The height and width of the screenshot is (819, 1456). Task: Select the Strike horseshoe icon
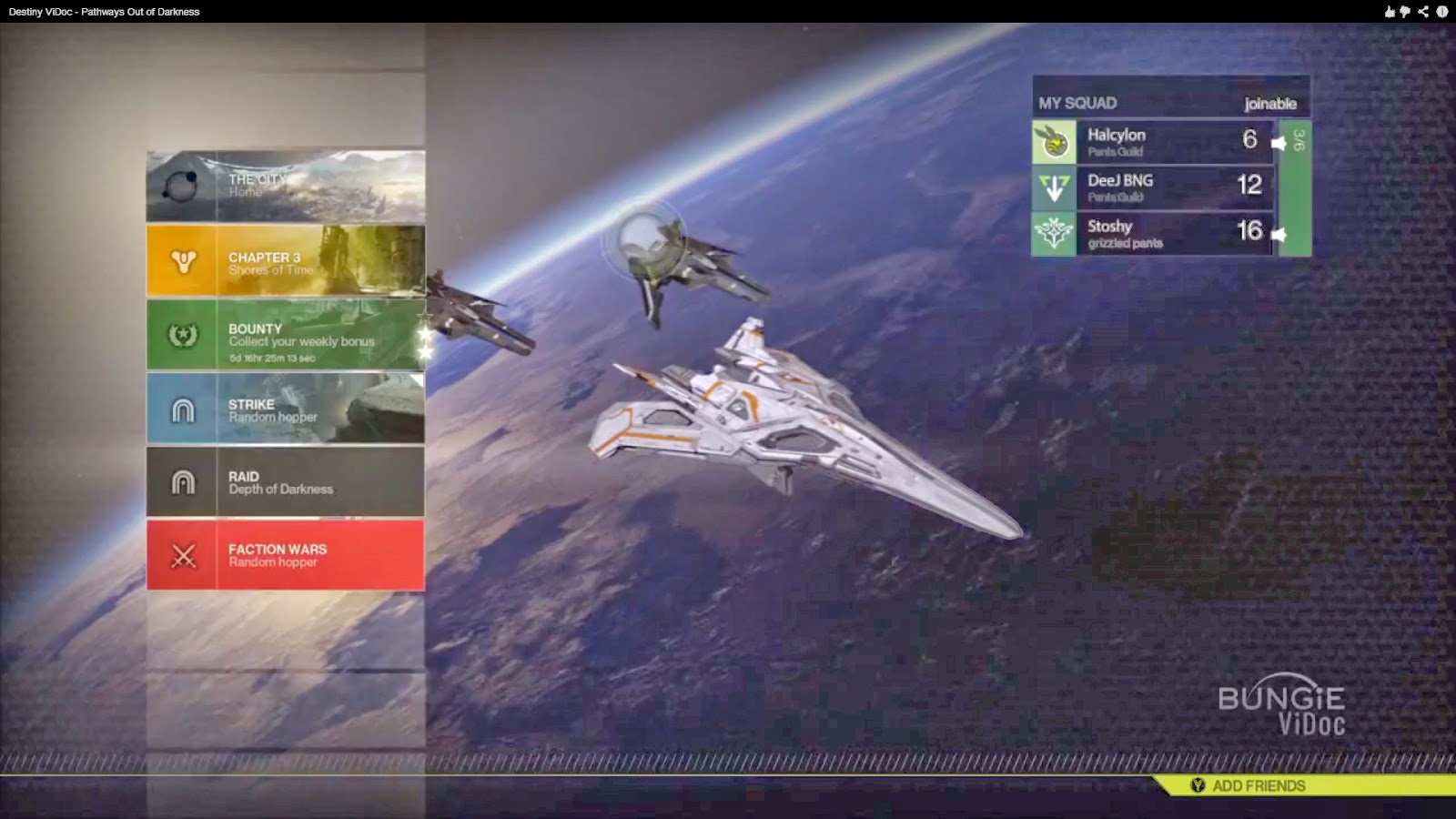[x=185, y=409]
